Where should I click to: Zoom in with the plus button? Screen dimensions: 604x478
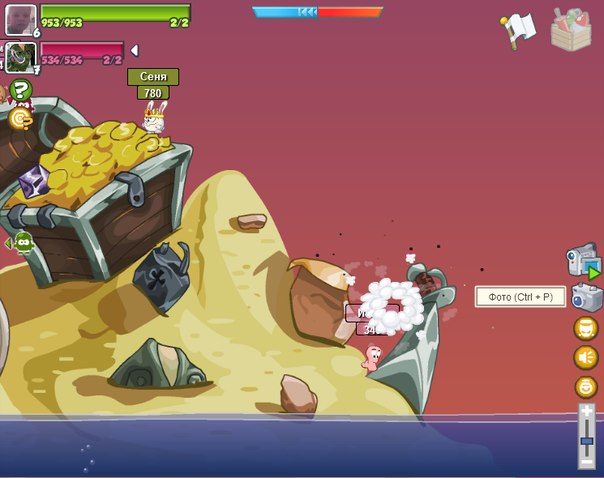[x=587, y=412]
